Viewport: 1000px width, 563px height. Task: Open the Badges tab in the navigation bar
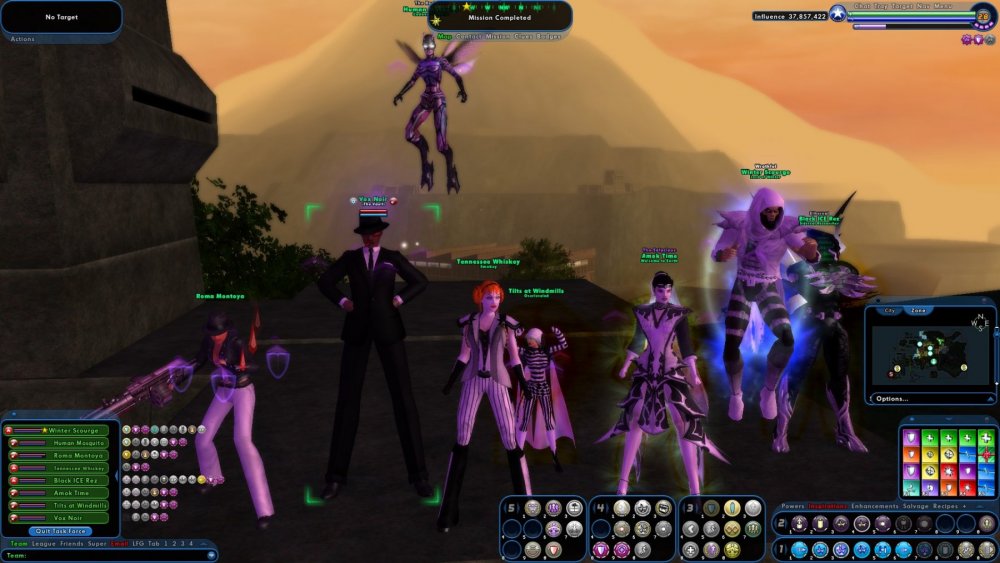(549, 36)
